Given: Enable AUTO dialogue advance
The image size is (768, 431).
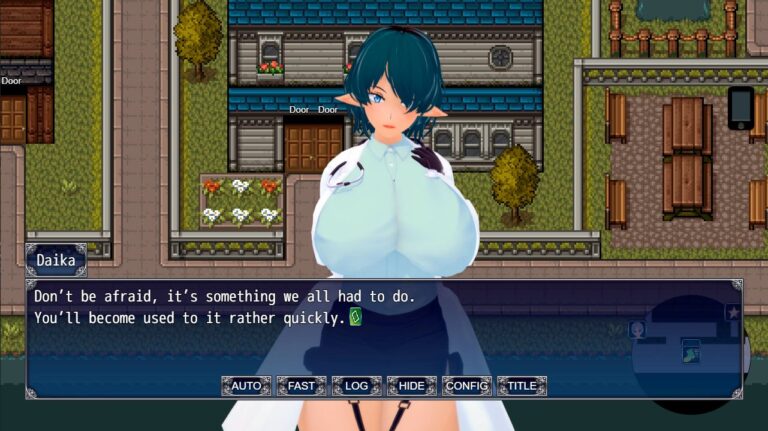Looking at the screenshot, I should click(x=246, y=386).
